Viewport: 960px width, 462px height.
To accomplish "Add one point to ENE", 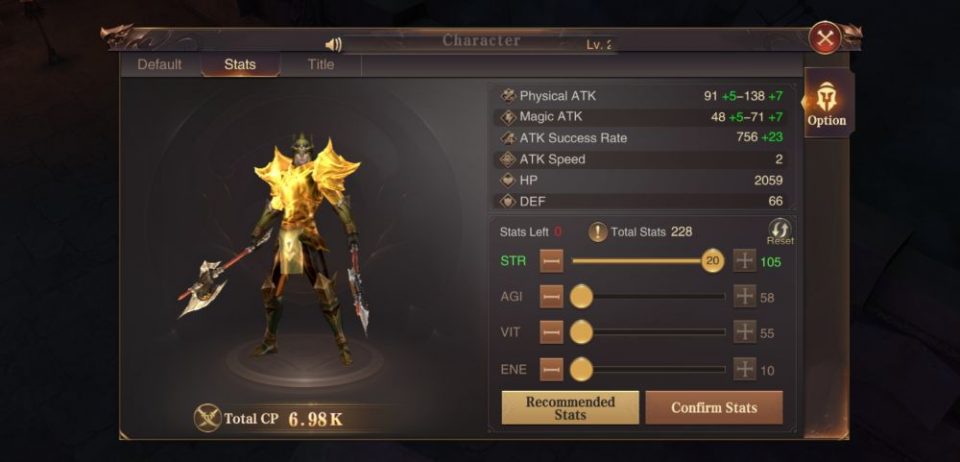I will tap(745, 369).
